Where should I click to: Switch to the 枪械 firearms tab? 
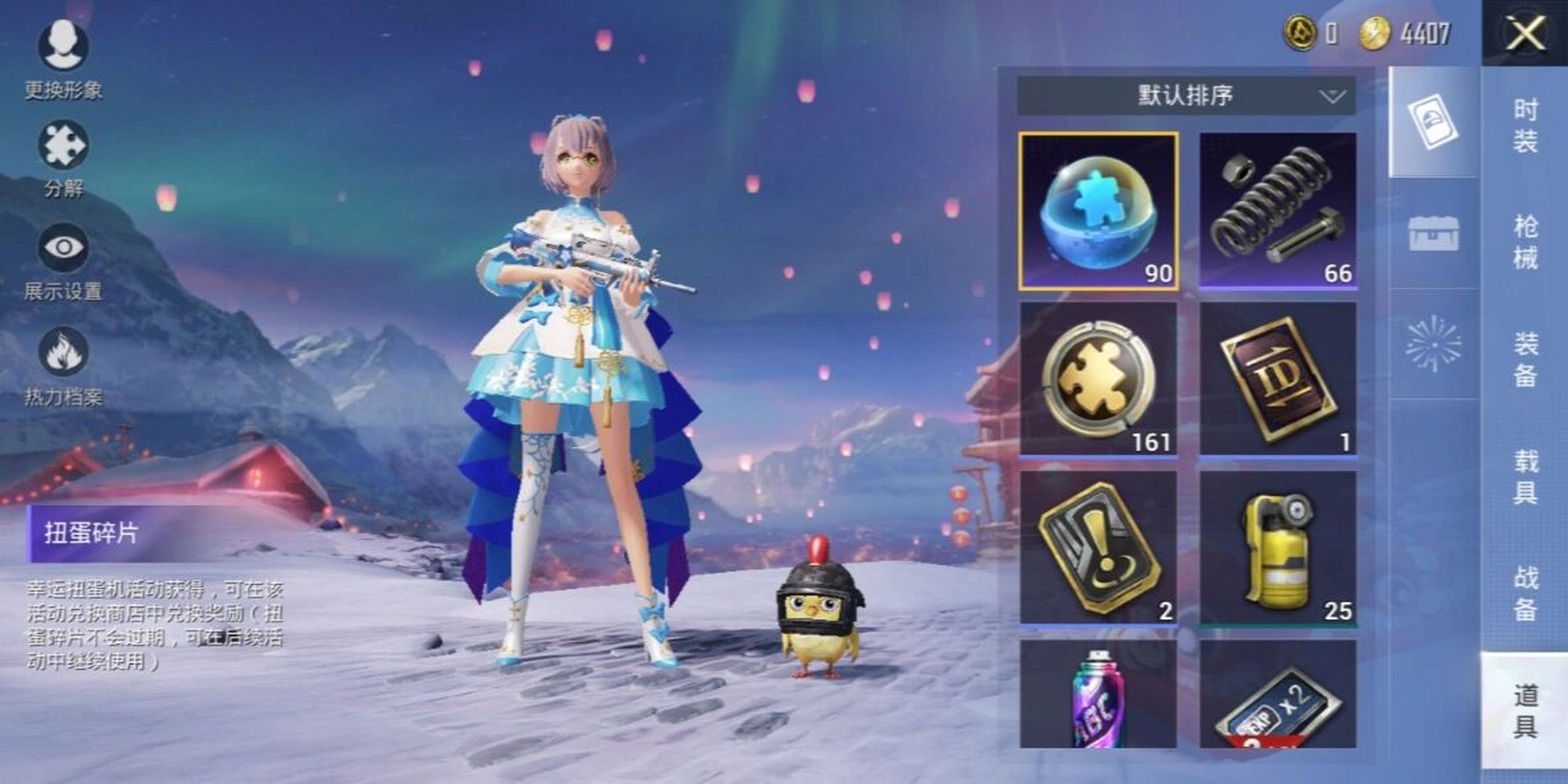1525,243
